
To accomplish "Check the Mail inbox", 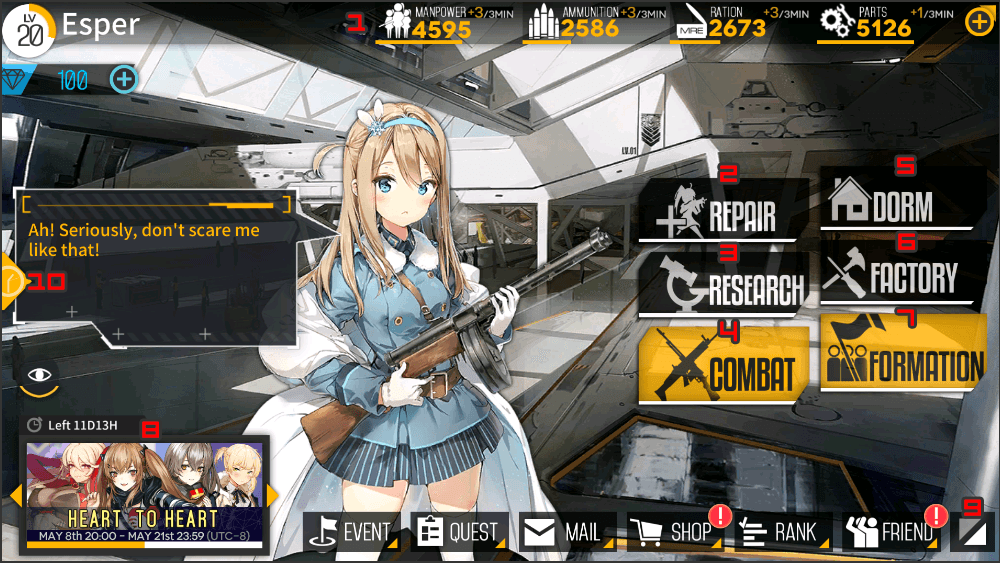I will tap(566, 532).
